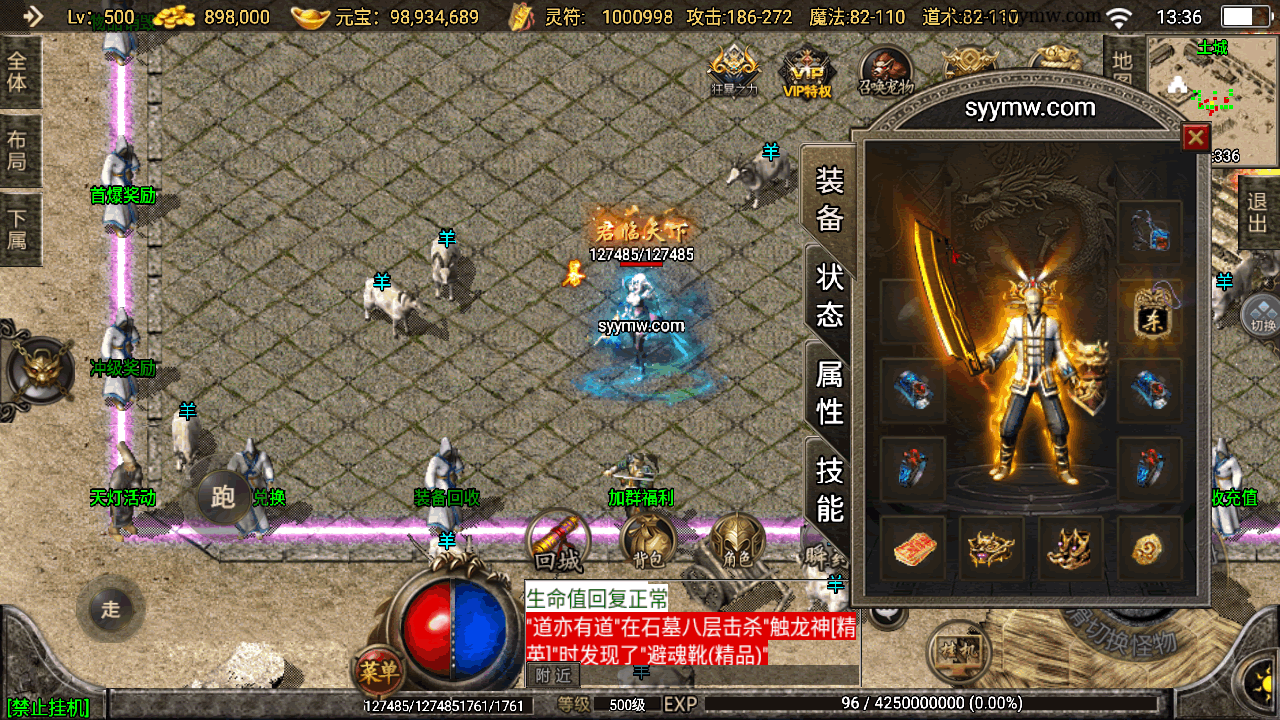This screenshot has width=1280, height=720.
Task: Choose the 全体 all-units command button
Action: pyautogui.click(x=17, y=70)
